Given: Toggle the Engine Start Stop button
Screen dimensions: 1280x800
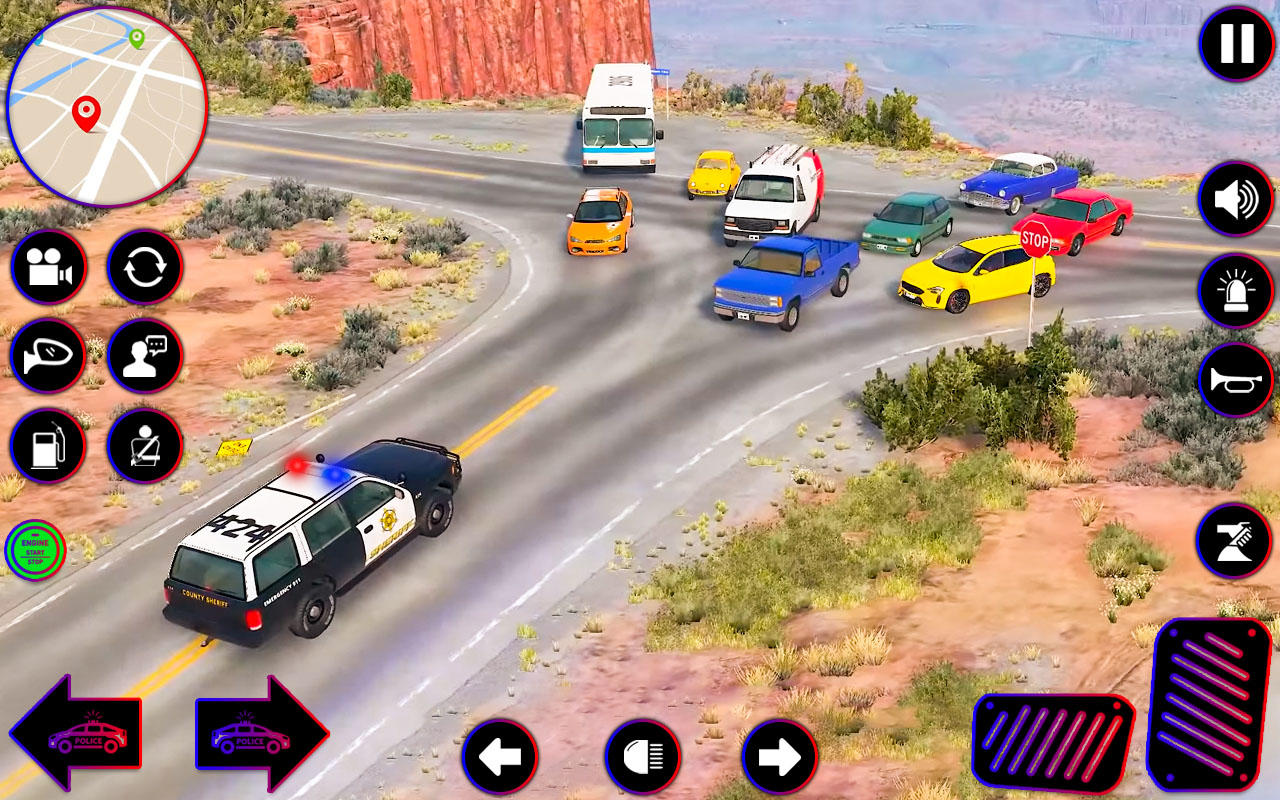Looking at the screenshot, I should [x=33, y=548].
